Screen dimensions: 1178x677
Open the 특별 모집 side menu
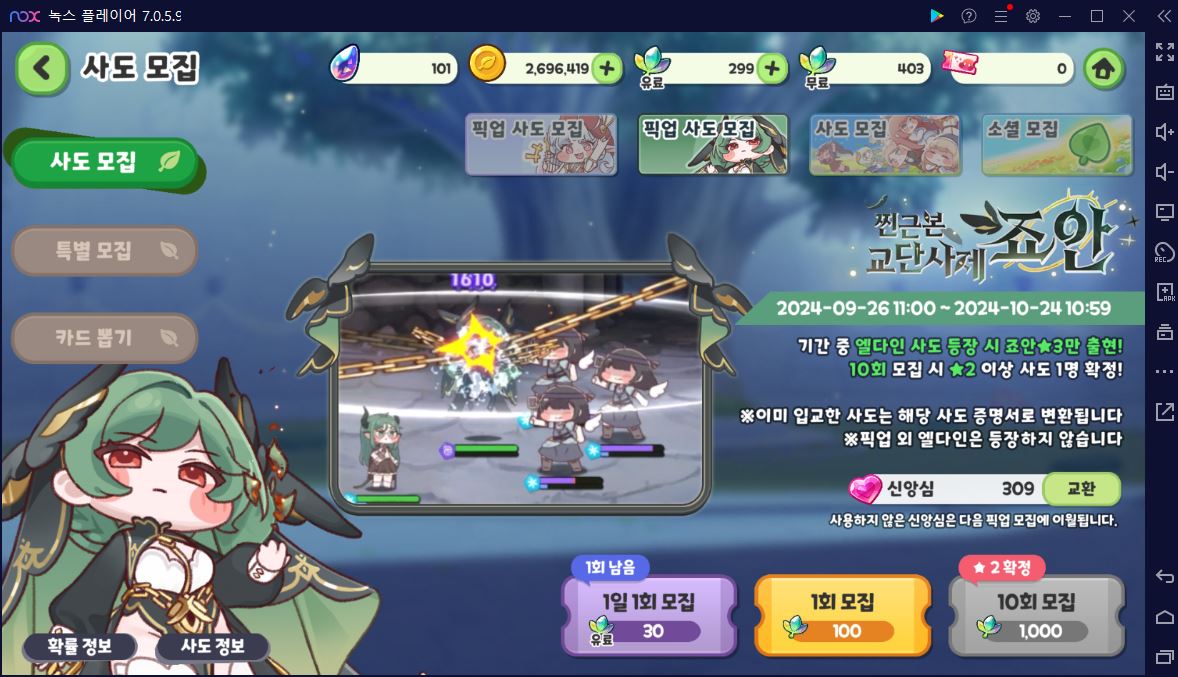pyautogui.click(x=105, y=250)
